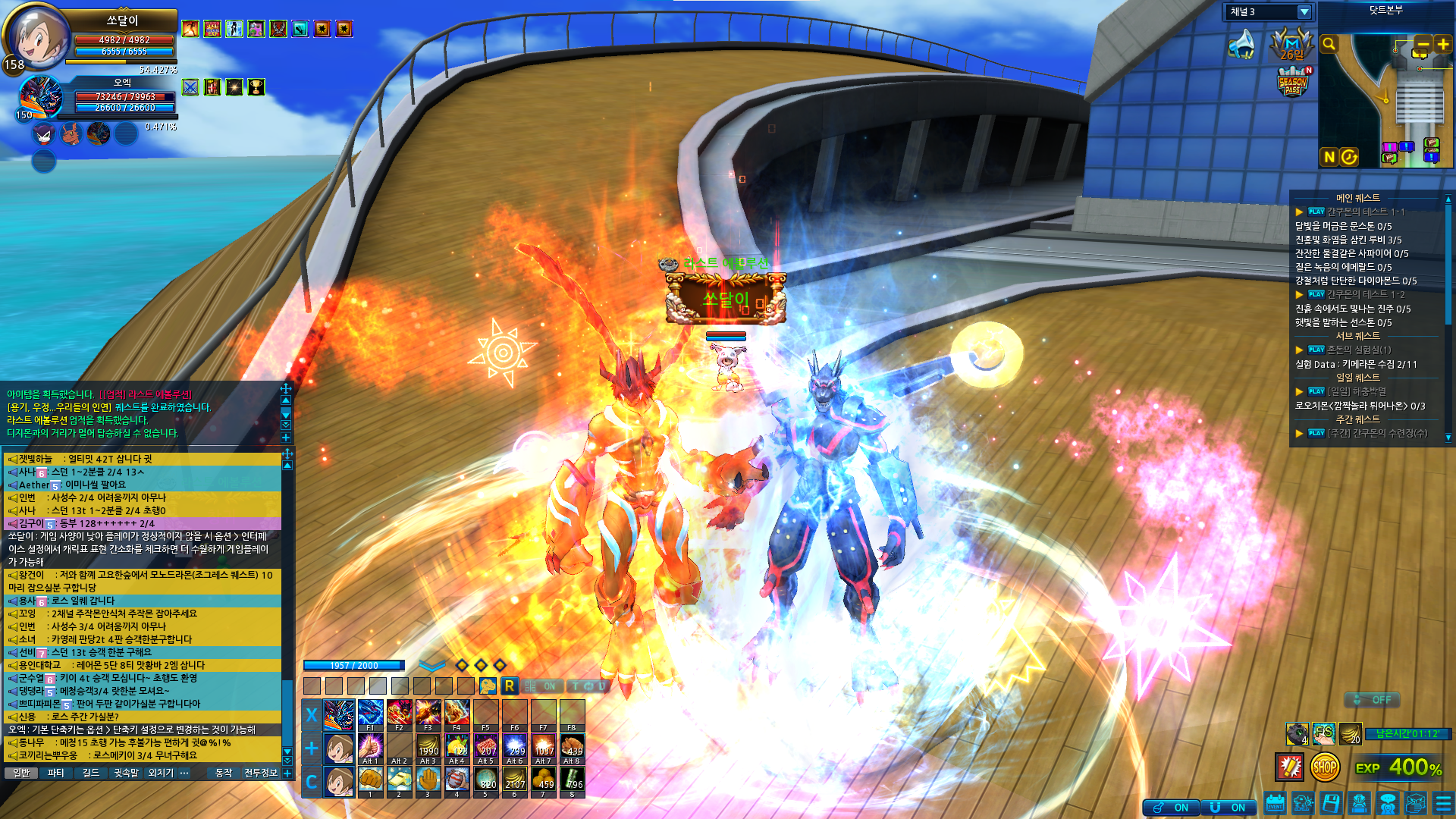Switch chat to the 길드 tab
The width and height of the screenshot is (1456, 819).
[x=91, y=773]
